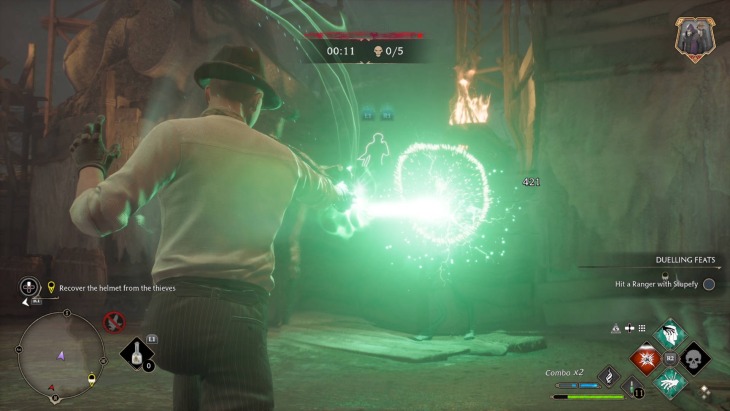730x411 pixels.
Task: Select the tool potion bottle slot
Action: (138, 354)
